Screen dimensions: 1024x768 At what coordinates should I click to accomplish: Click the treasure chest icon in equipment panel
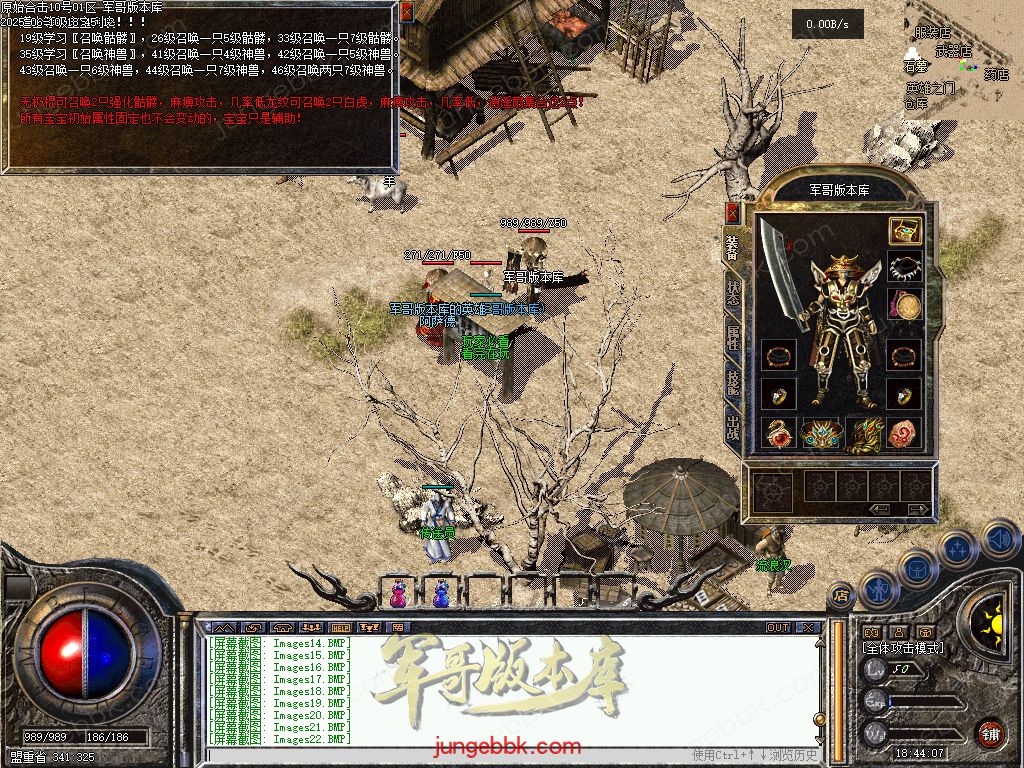pyautogui.click(x=905, y=231)
